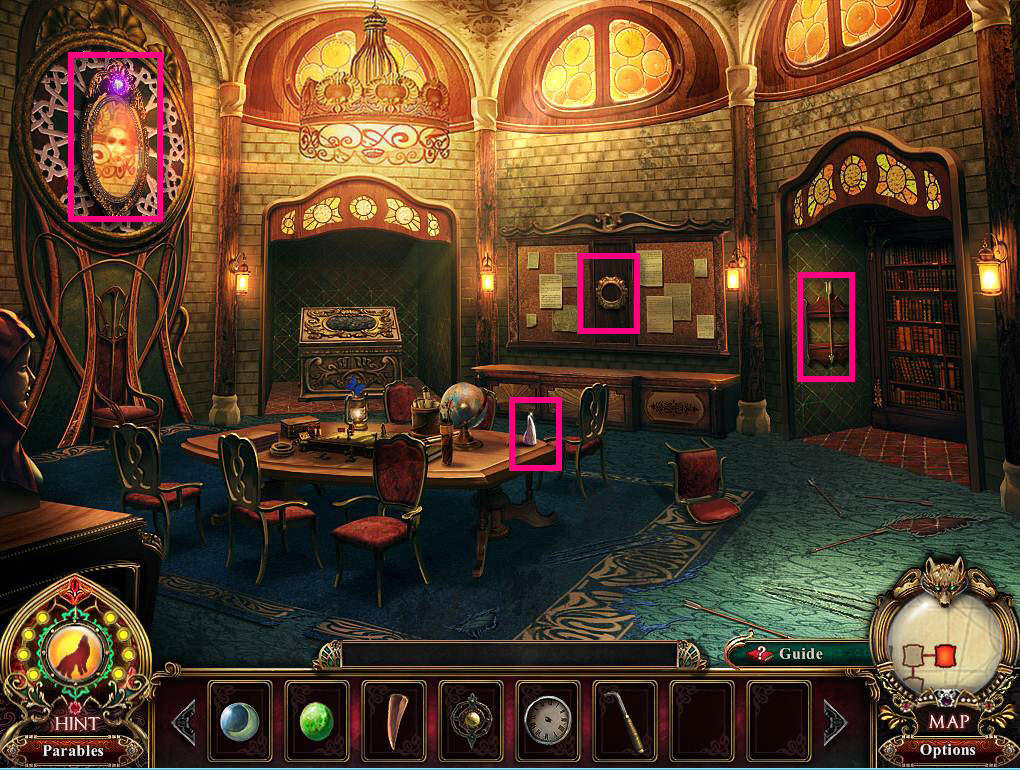This screenshot has width=1020, height=770.
Task: Open the Options menu
Action: point(947,750)
